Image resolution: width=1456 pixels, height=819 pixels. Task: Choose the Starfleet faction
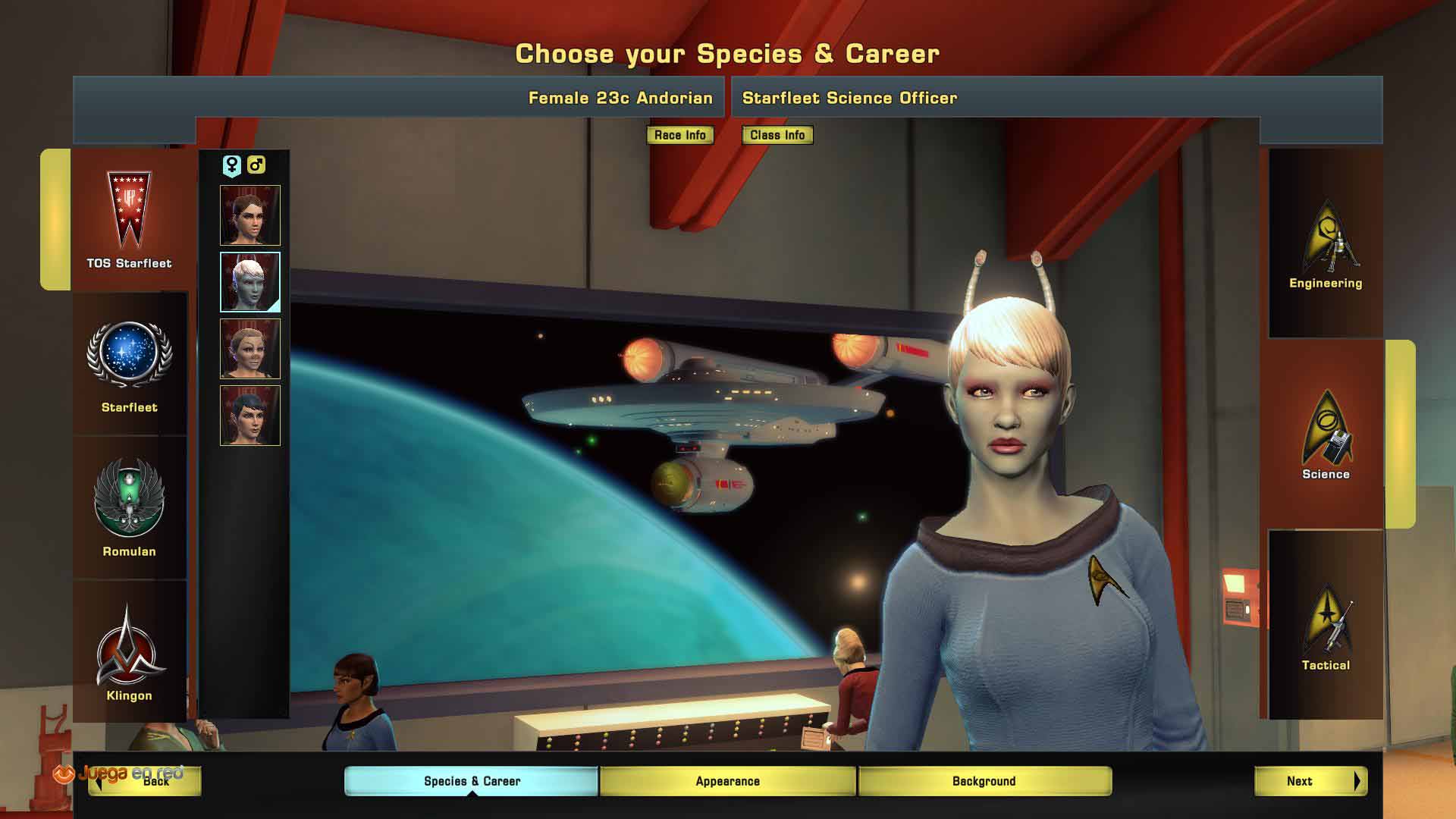(x=129, y=366)
